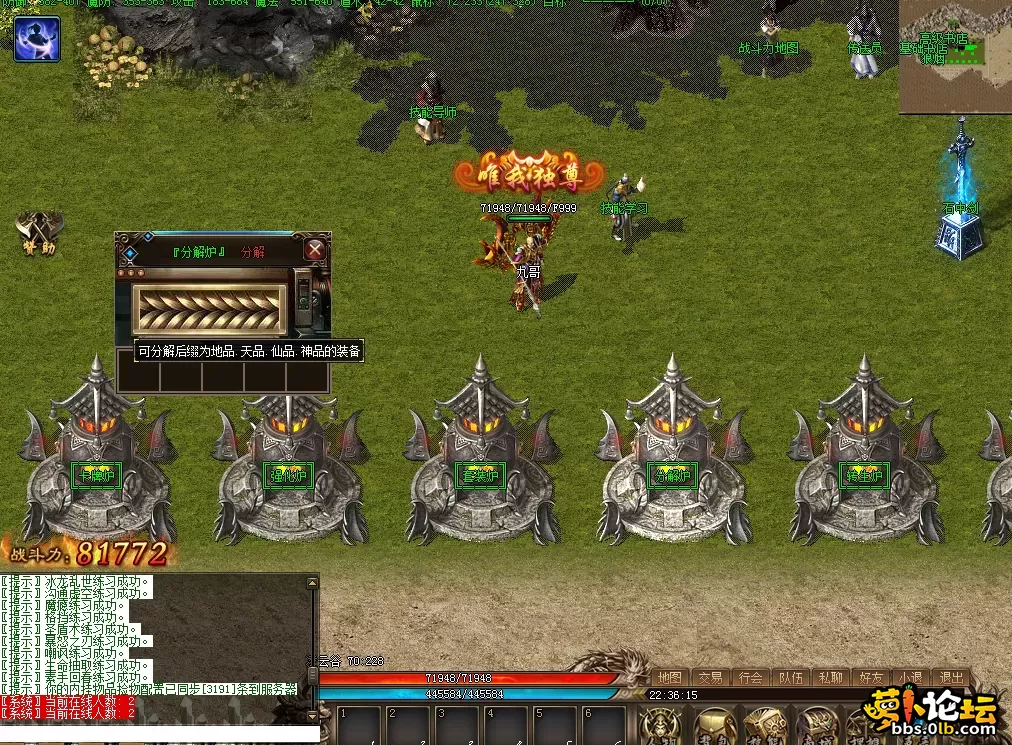
Task: Activate the blue skill icon in top-left corner
Action: (x=37, y=39)
